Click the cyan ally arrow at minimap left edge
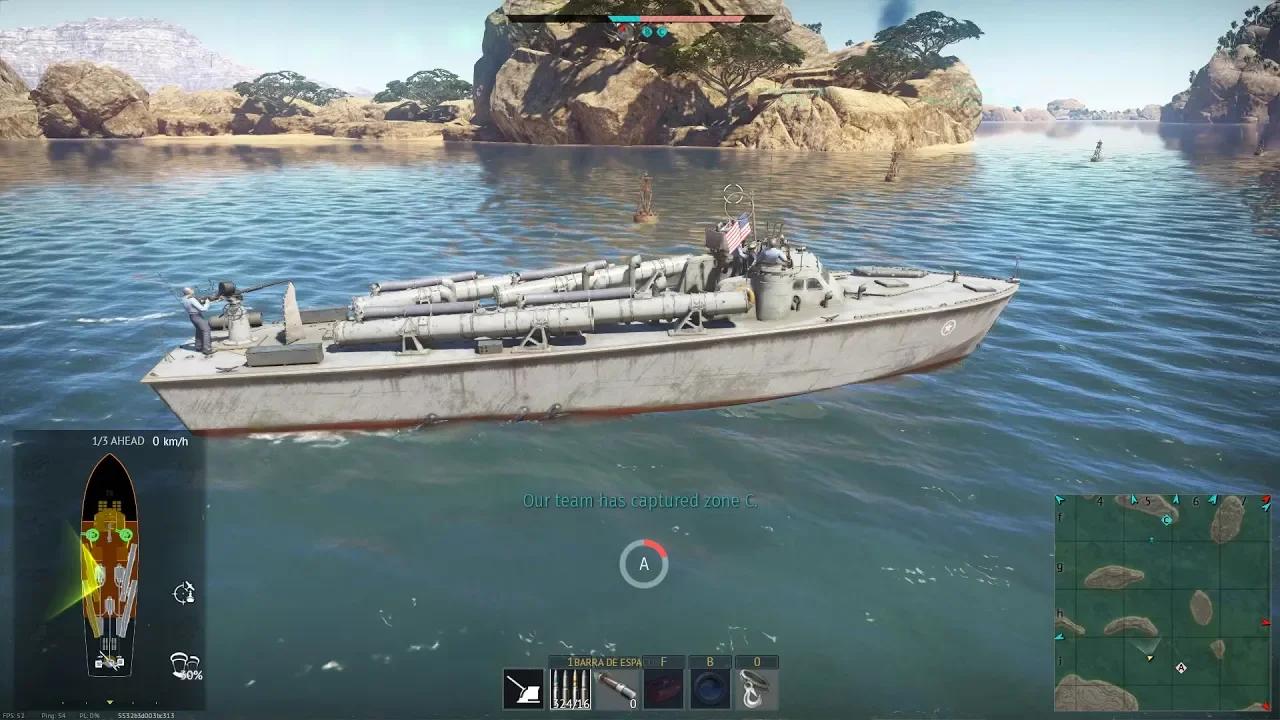 [1059, 634]
